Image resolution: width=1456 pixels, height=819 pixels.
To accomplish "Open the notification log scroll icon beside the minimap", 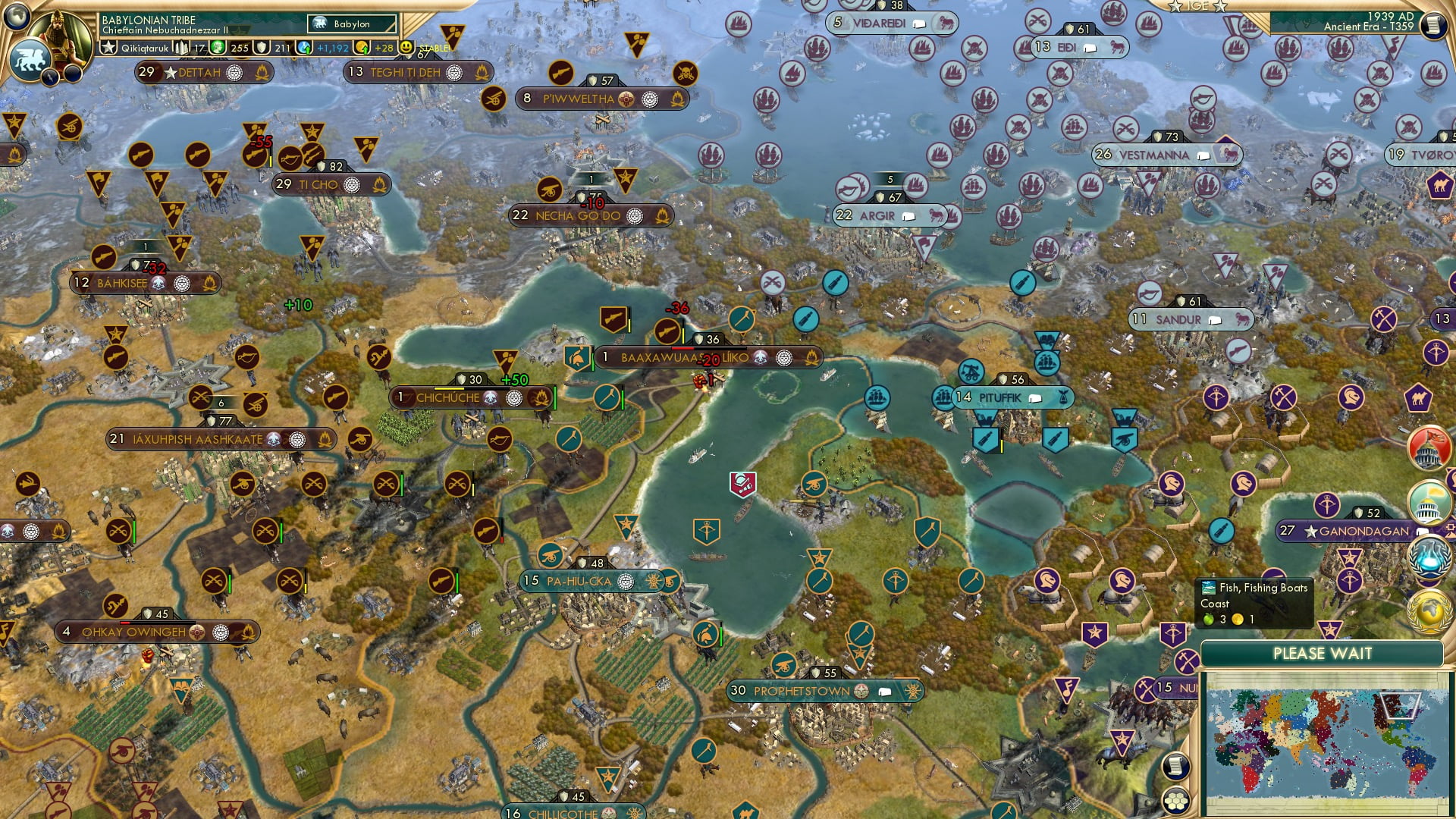I will (x=1175, y=766).
